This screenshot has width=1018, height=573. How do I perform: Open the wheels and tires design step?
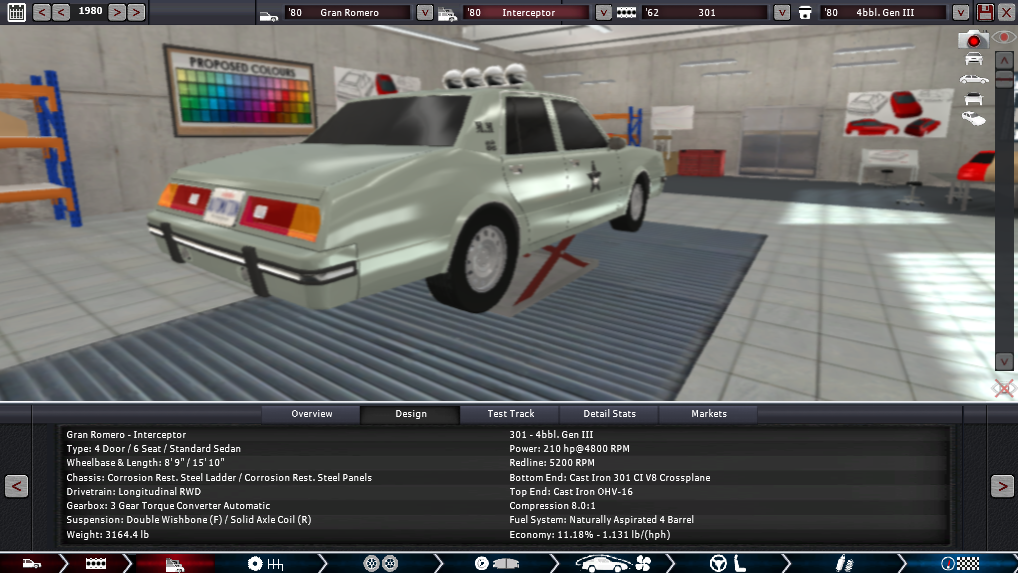382,564
